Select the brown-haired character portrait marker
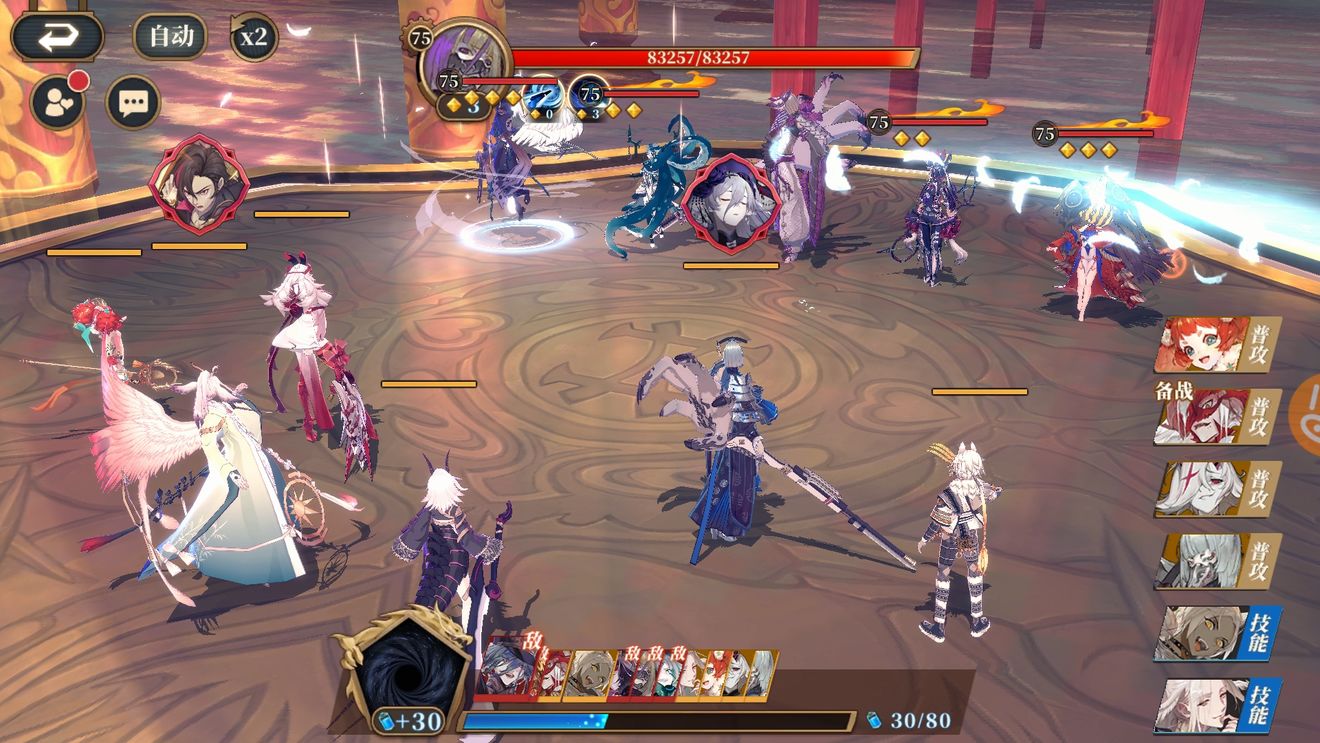The height and width of the screenshot is (743, 1320). 198,184
